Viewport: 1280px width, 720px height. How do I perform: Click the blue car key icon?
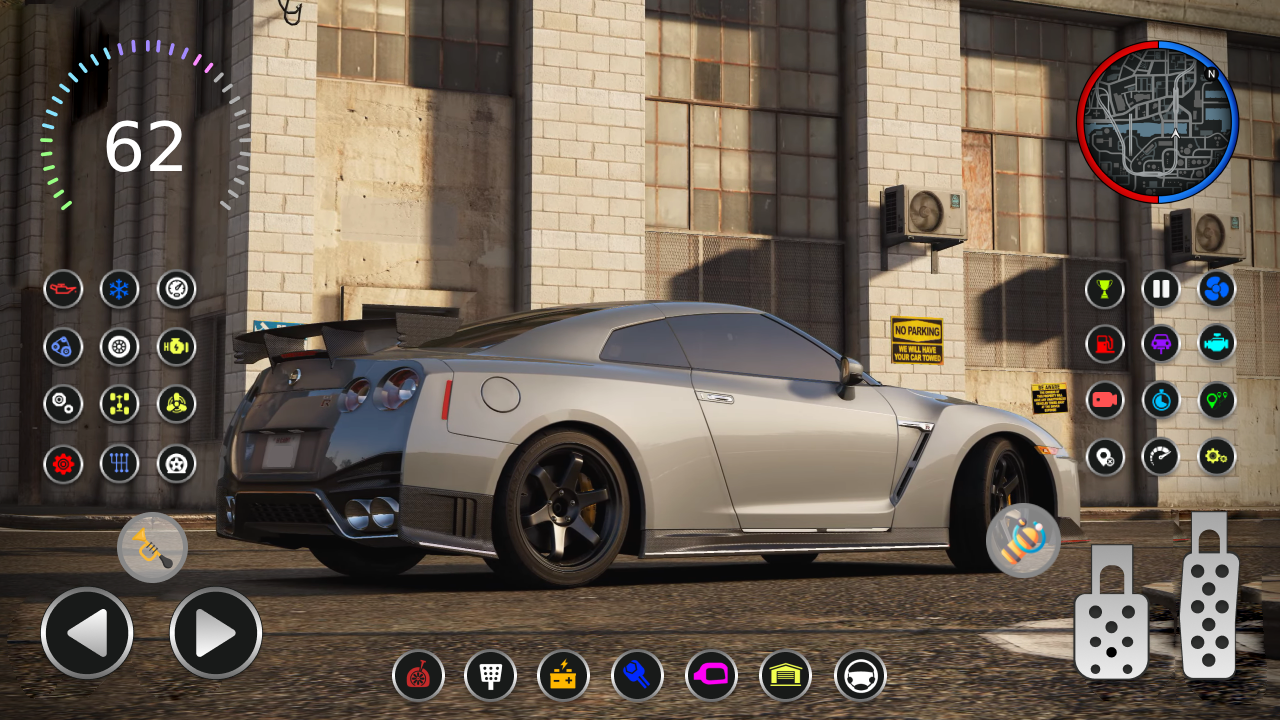(637, 676)
